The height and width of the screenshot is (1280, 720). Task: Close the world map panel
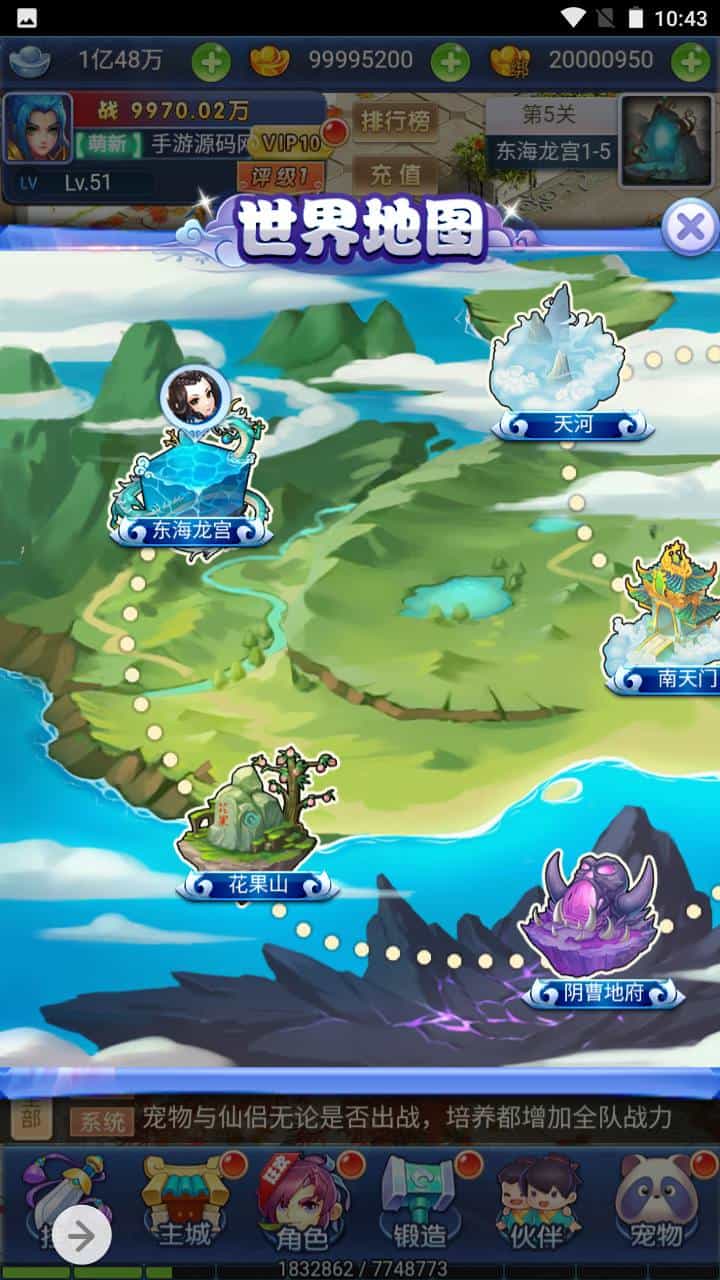coord(689,228)
